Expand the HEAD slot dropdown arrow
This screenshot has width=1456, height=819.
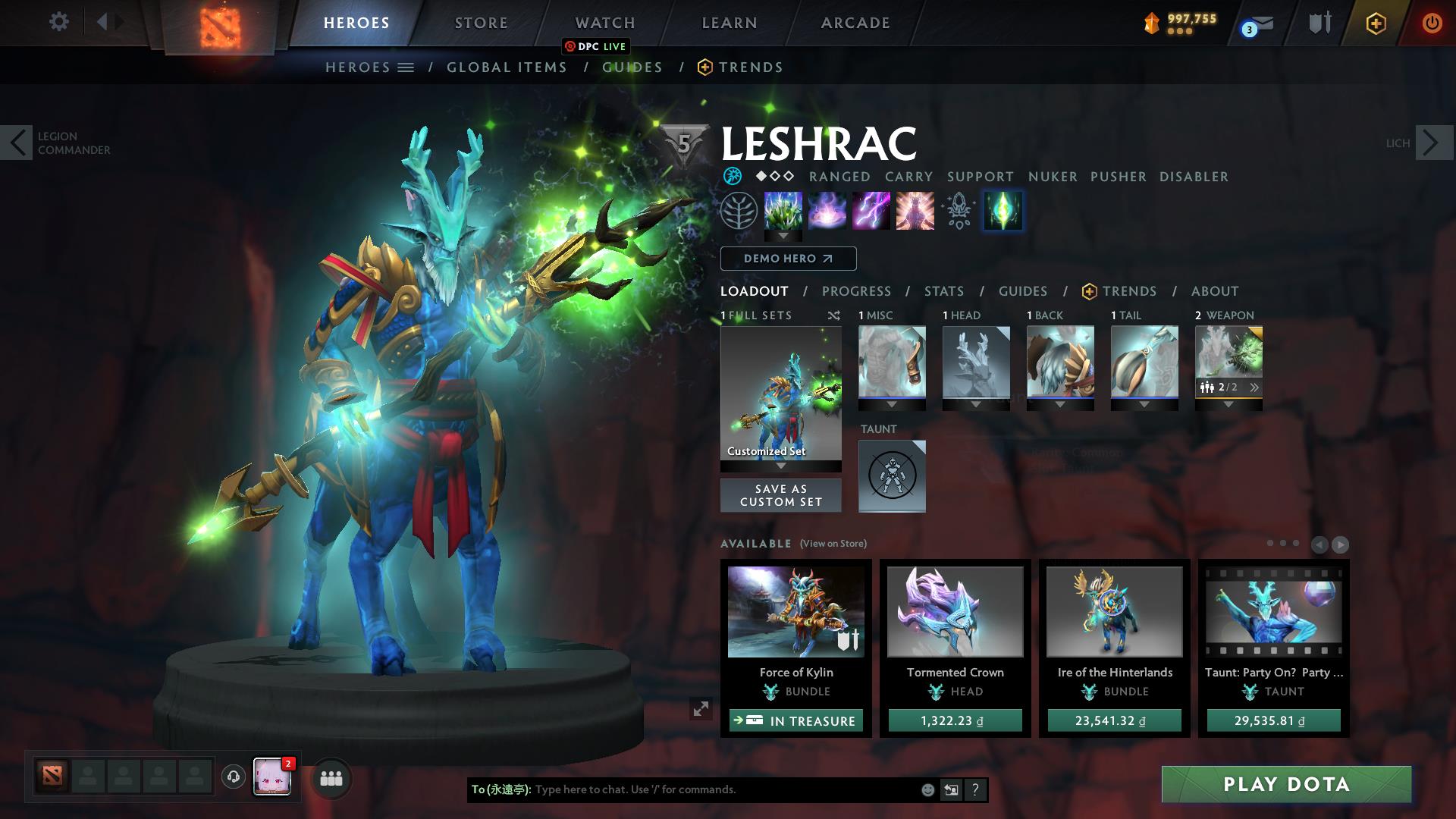pyautogui.click(x=977, y=404)
